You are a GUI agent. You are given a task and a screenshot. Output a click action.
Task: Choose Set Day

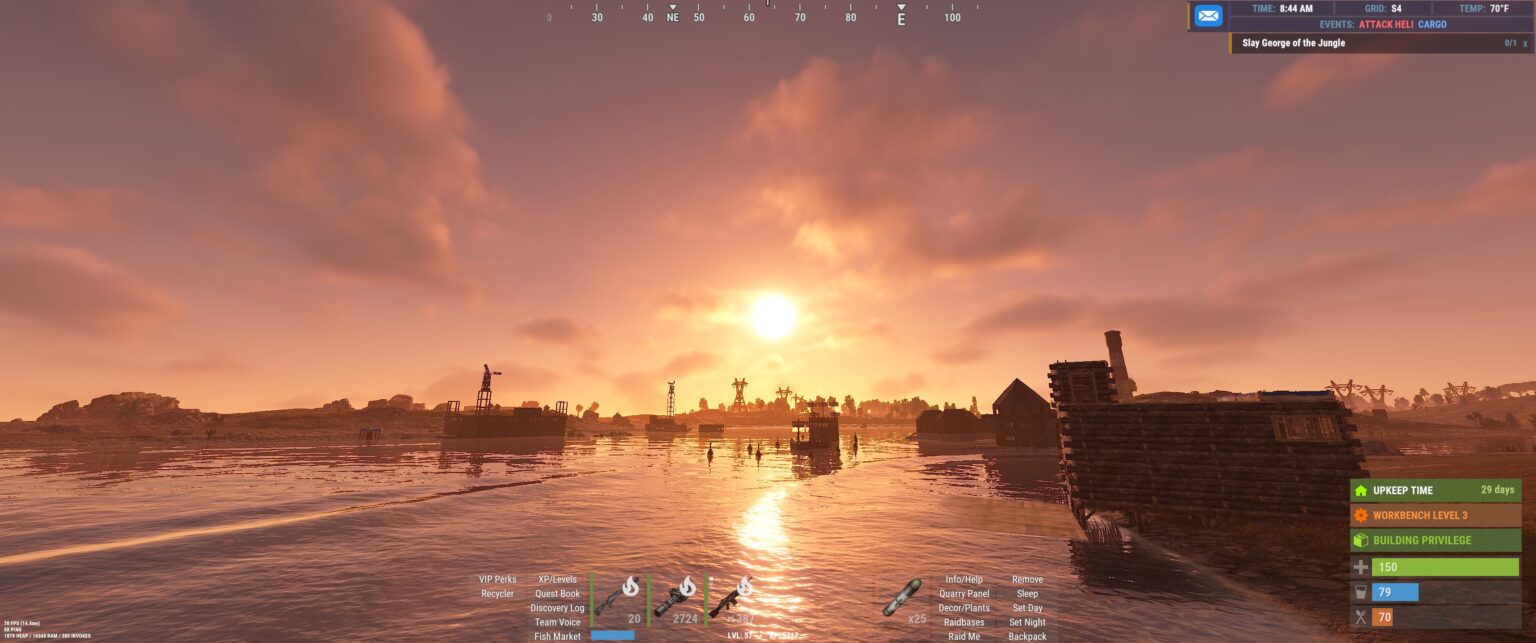[1027, 608]
